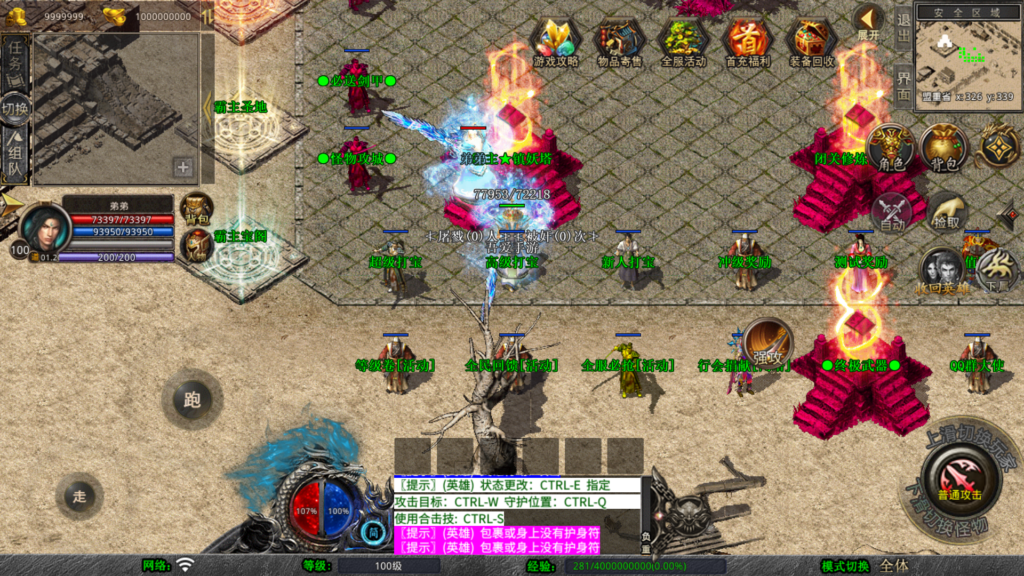The height and width of the screenshot is (576, 1024).
Task: Open the 全服活动 server events icon
Action: pyautogui.click(x=683, y=43)
